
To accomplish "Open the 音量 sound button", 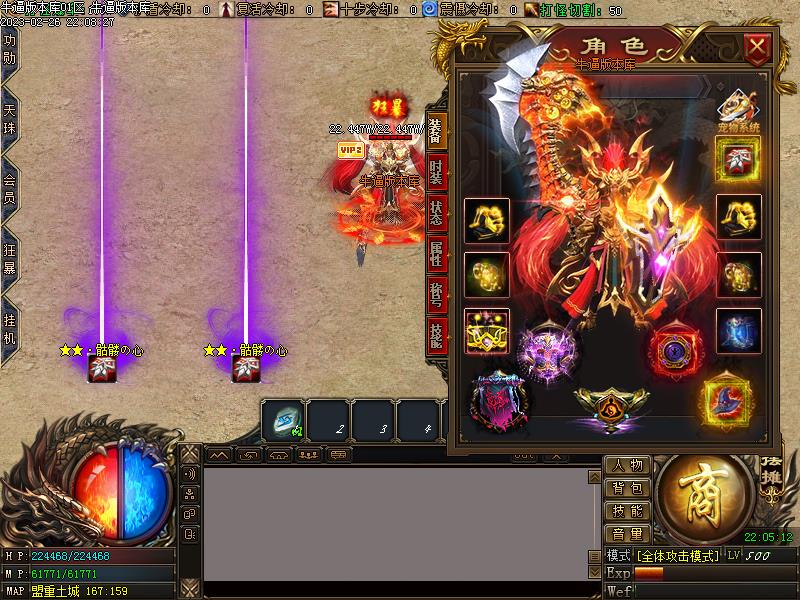I will (x=628, y=535).
